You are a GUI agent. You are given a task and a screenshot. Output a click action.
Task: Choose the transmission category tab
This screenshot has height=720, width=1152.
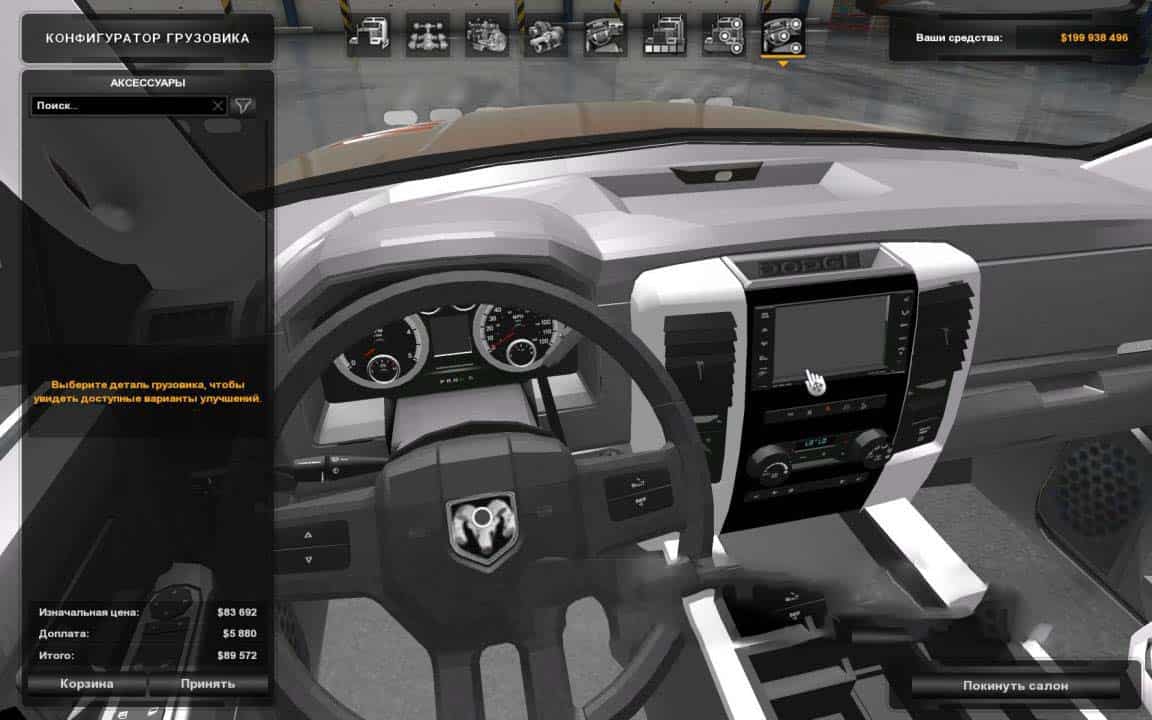(x=546, y=36)
